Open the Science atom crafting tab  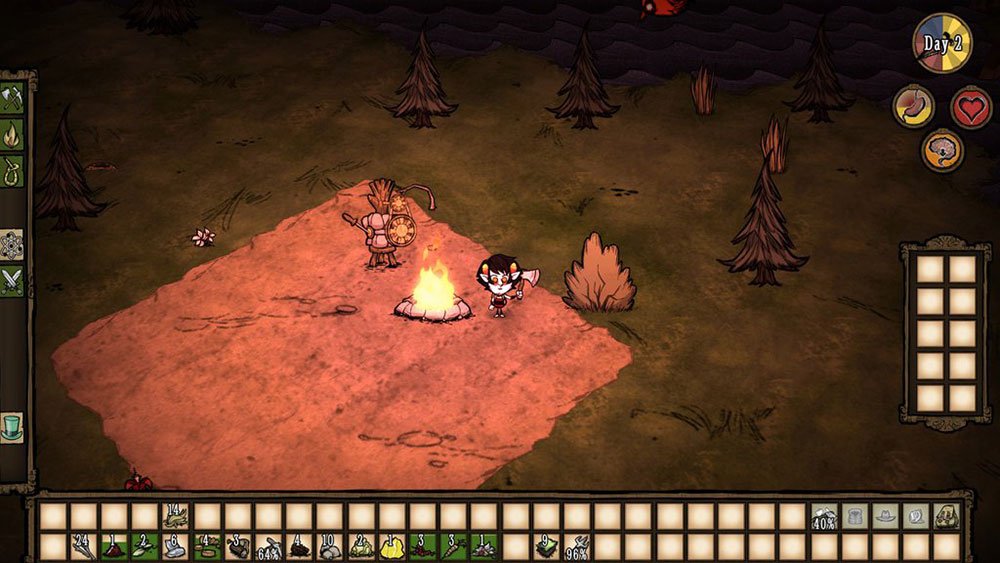12,246
